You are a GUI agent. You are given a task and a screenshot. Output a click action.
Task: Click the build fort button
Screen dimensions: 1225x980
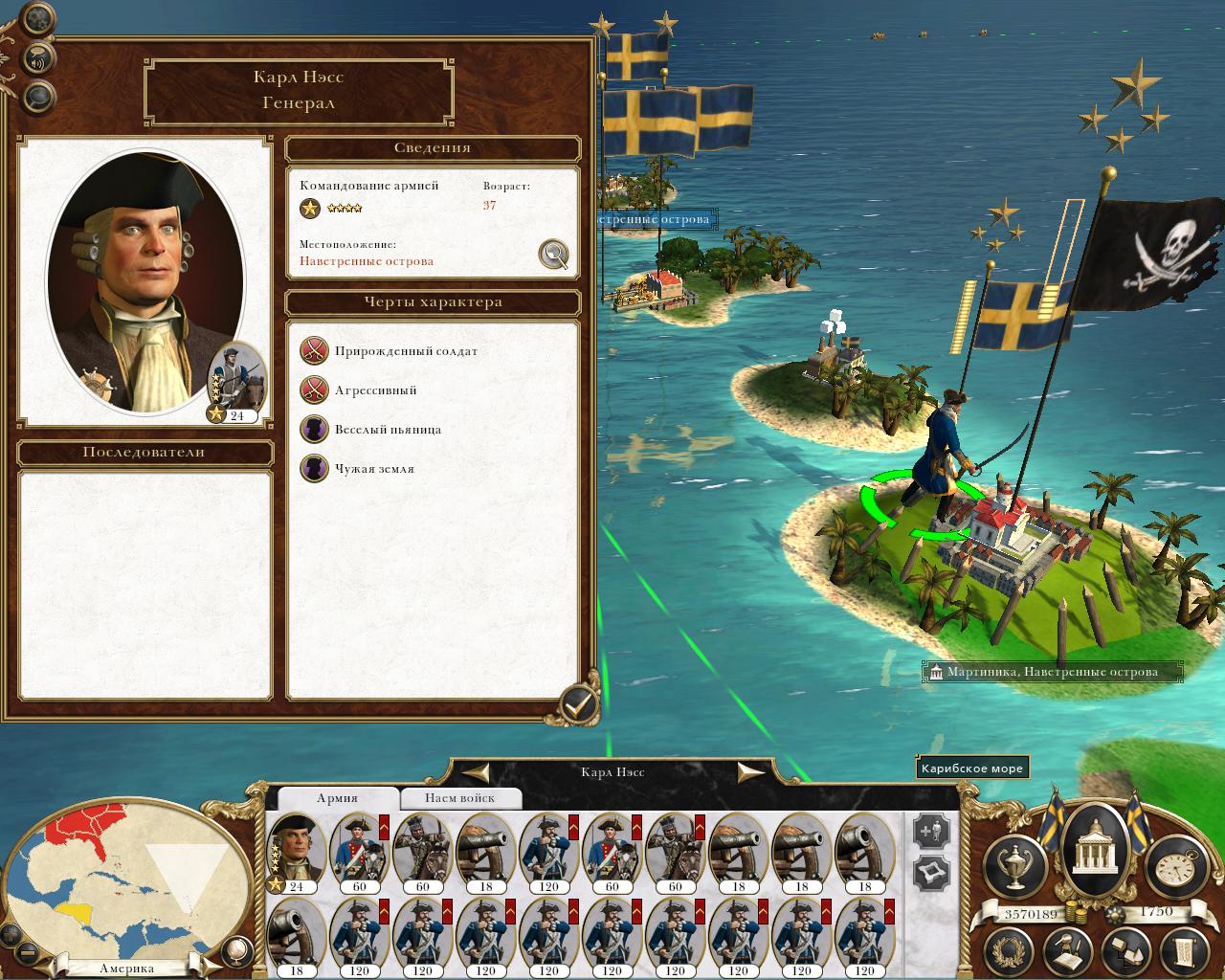tap(932, 873)
